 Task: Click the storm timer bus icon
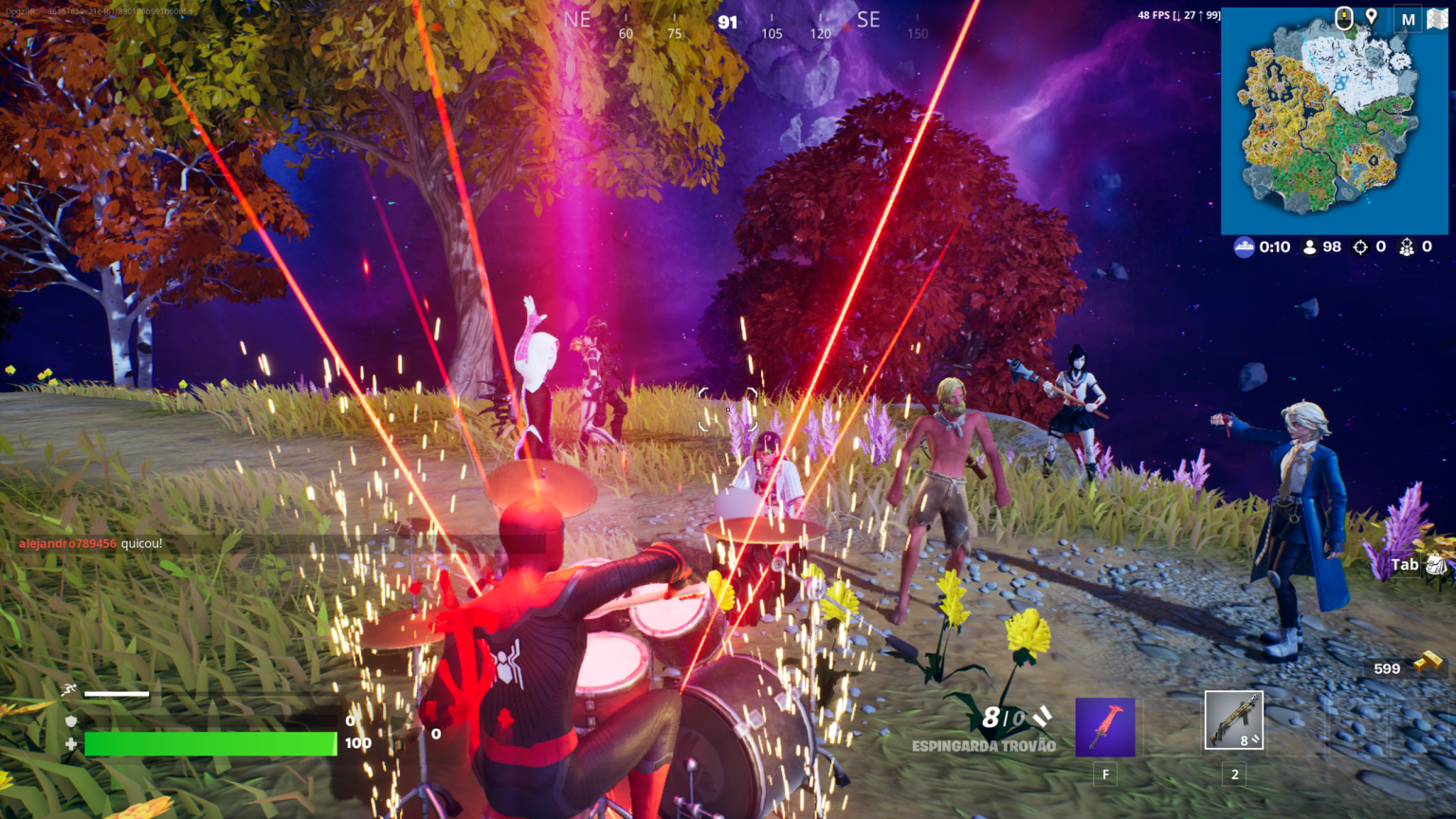(x=1243, y=246)
